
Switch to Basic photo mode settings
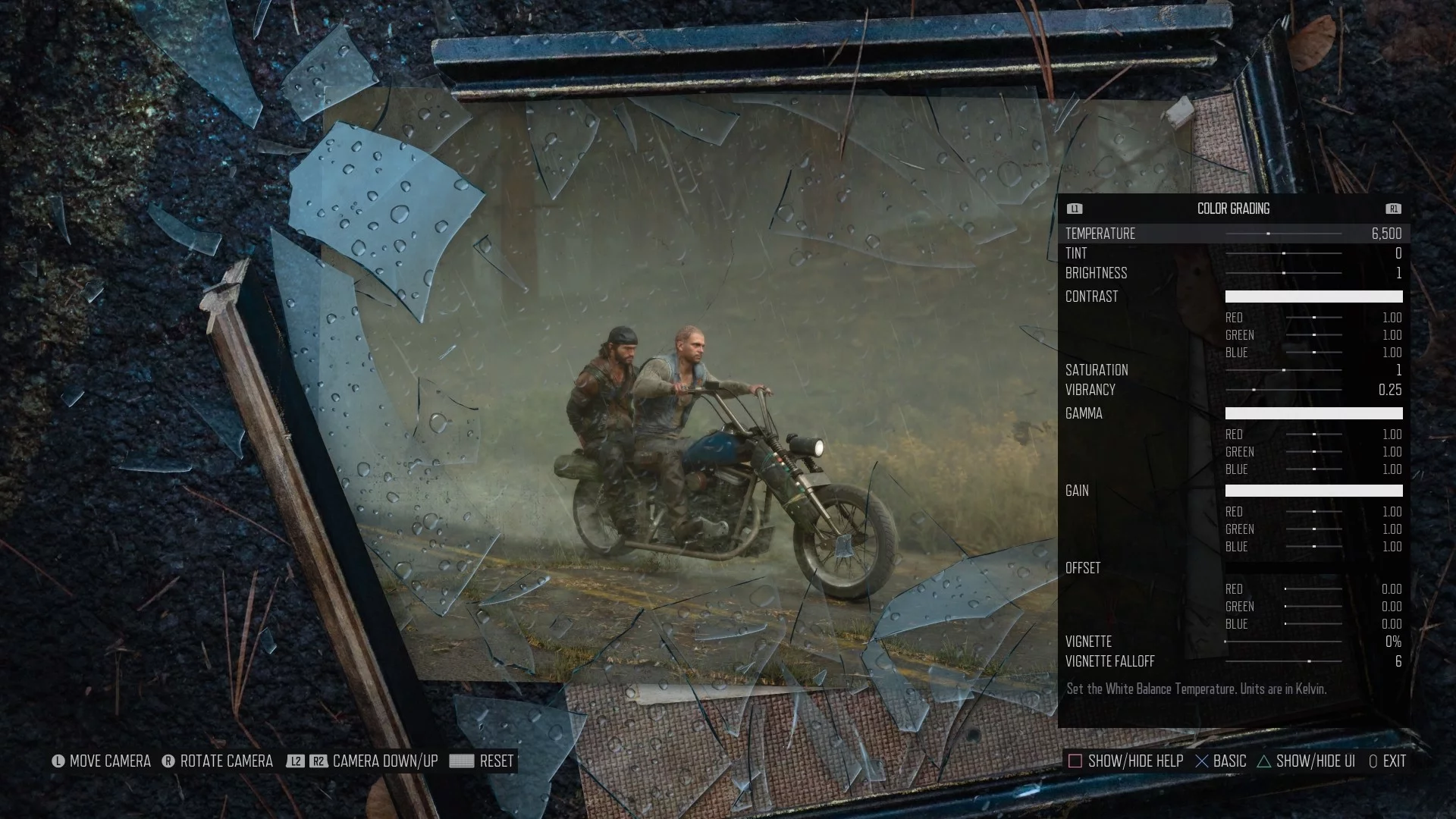1220,761
